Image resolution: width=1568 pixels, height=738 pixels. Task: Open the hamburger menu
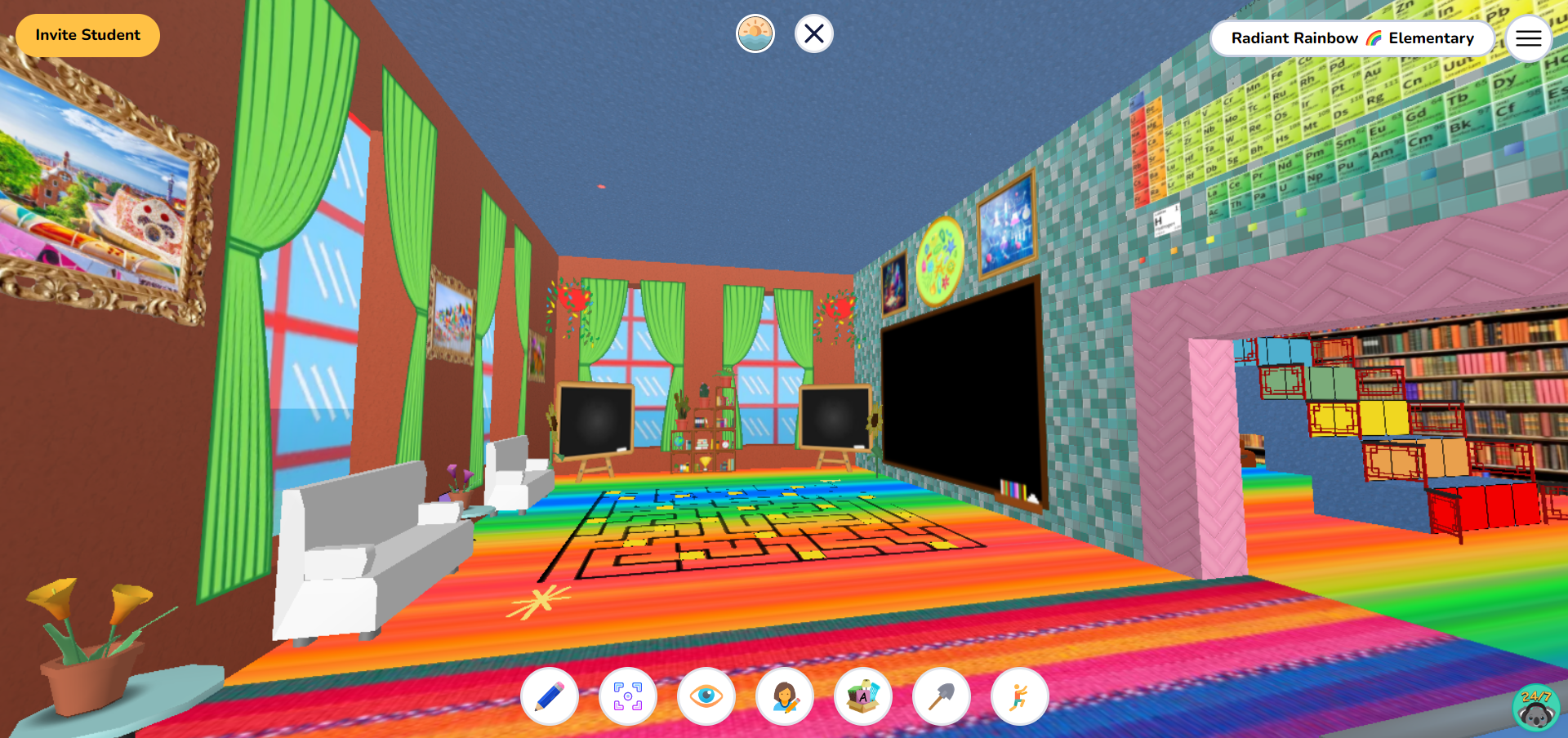pos(1528,38)
